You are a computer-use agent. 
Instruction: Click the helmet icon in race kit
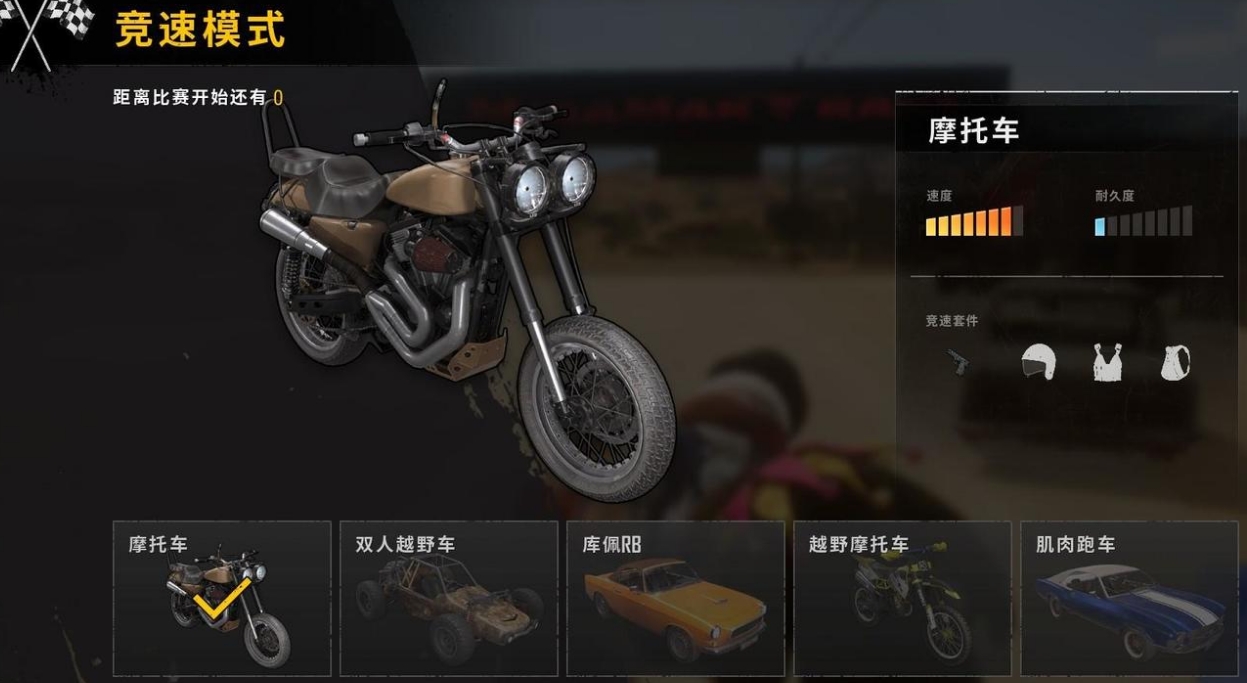[x=1038, y=361]
